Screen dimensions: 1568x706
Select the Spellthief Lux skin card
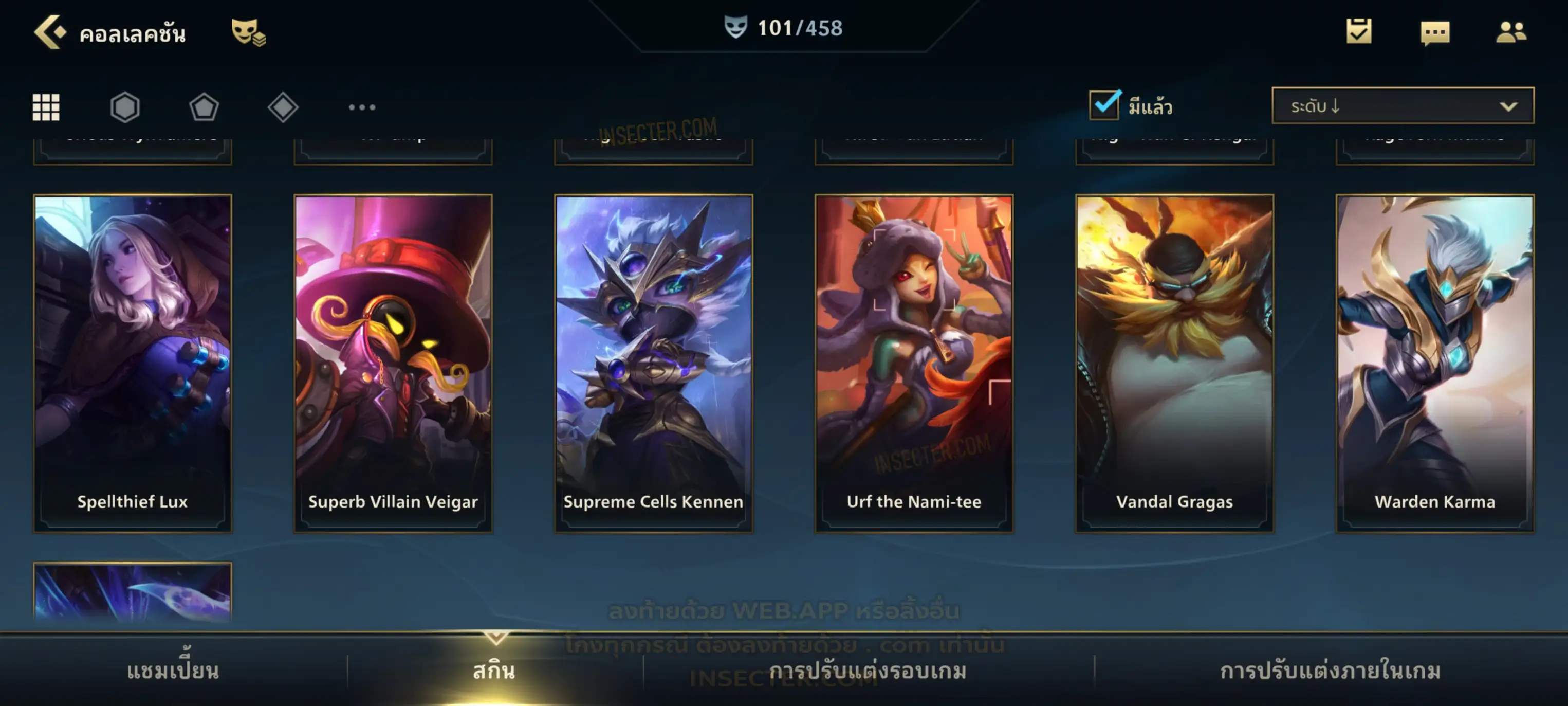(133, 364)
